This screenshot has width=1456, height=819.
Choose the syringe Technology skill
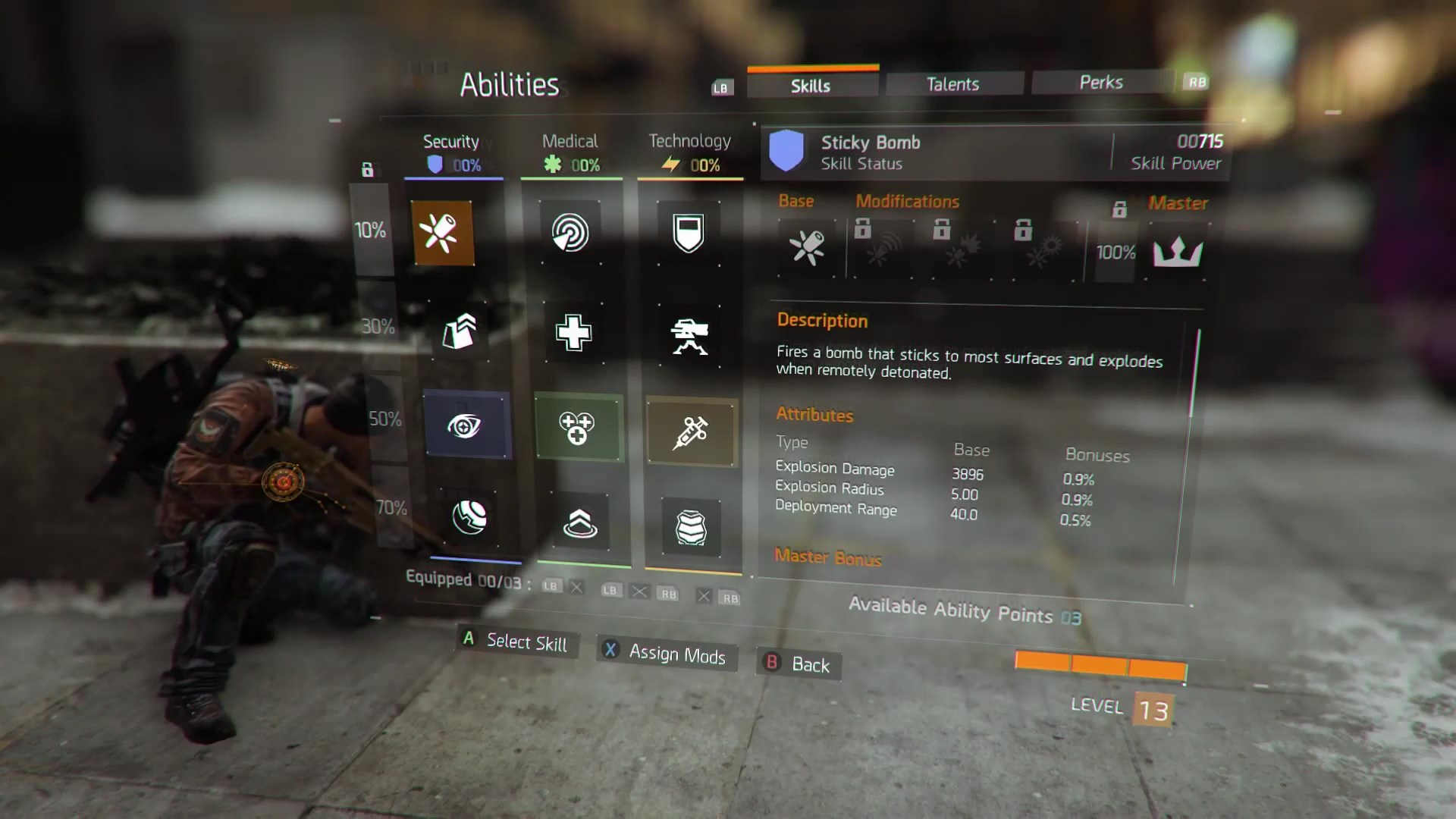pyautogui.click(x=691, y=432)
